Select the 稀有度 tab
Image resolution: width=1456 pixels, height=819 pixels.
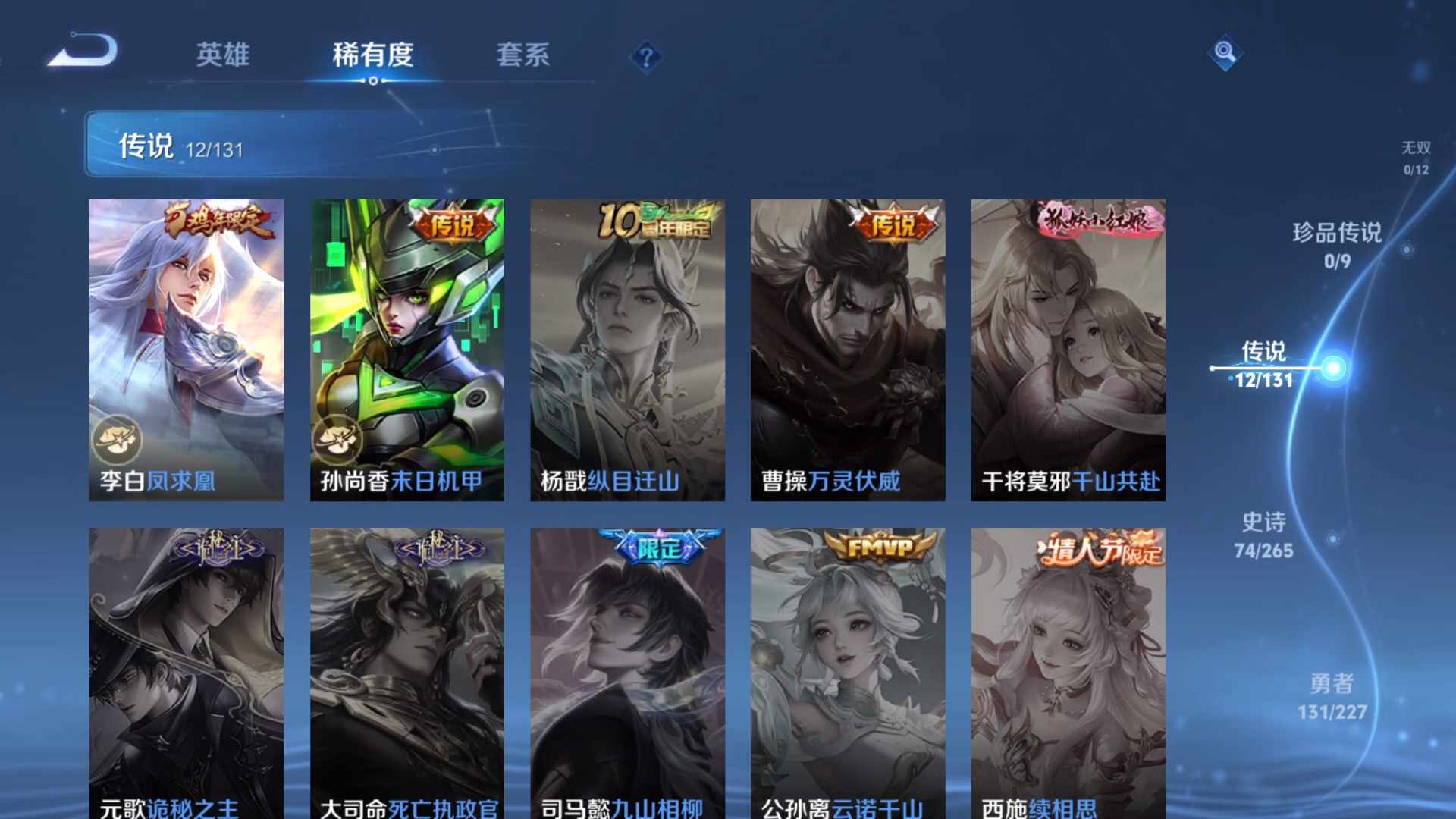point(372,55)
